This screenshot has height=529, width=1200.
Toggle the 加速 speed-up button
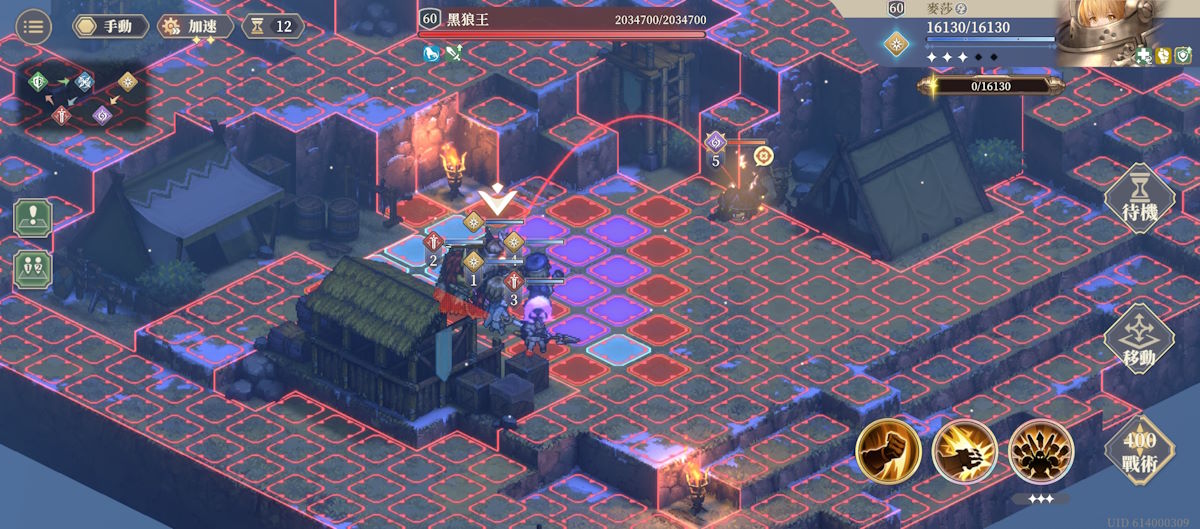point(195,26)
